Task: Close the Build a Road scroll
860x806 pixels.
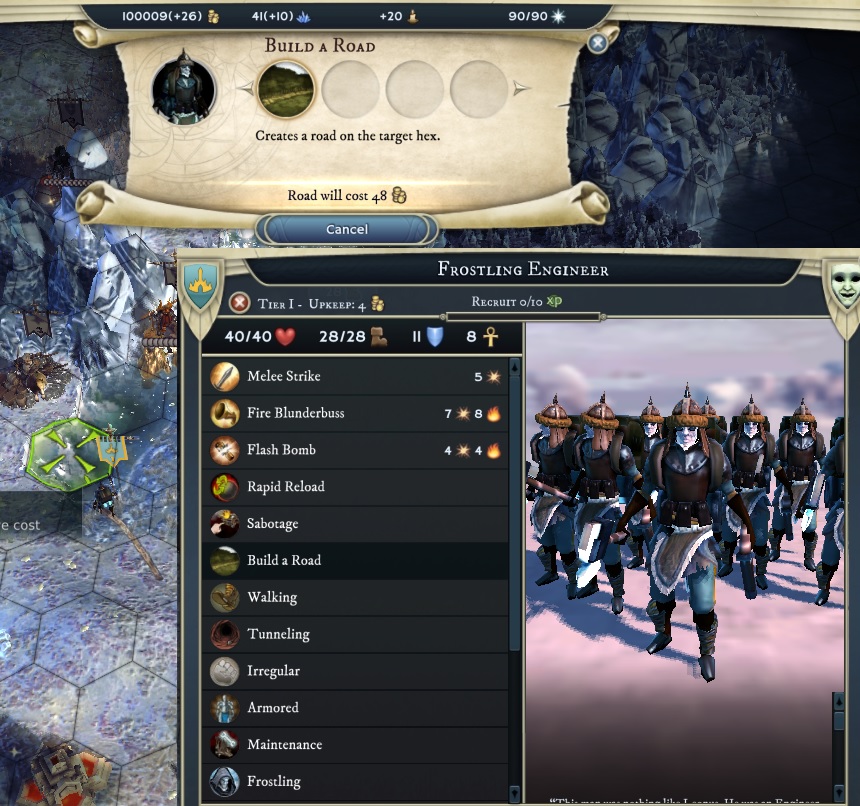Action: pyautogui.click(x=597, y=43)
